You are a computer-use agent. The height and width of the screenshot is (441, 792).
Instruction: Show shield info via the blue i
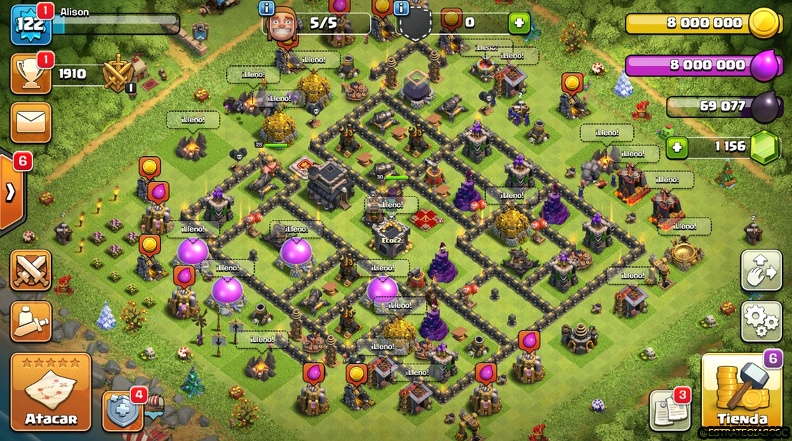(x=403, y=9)
